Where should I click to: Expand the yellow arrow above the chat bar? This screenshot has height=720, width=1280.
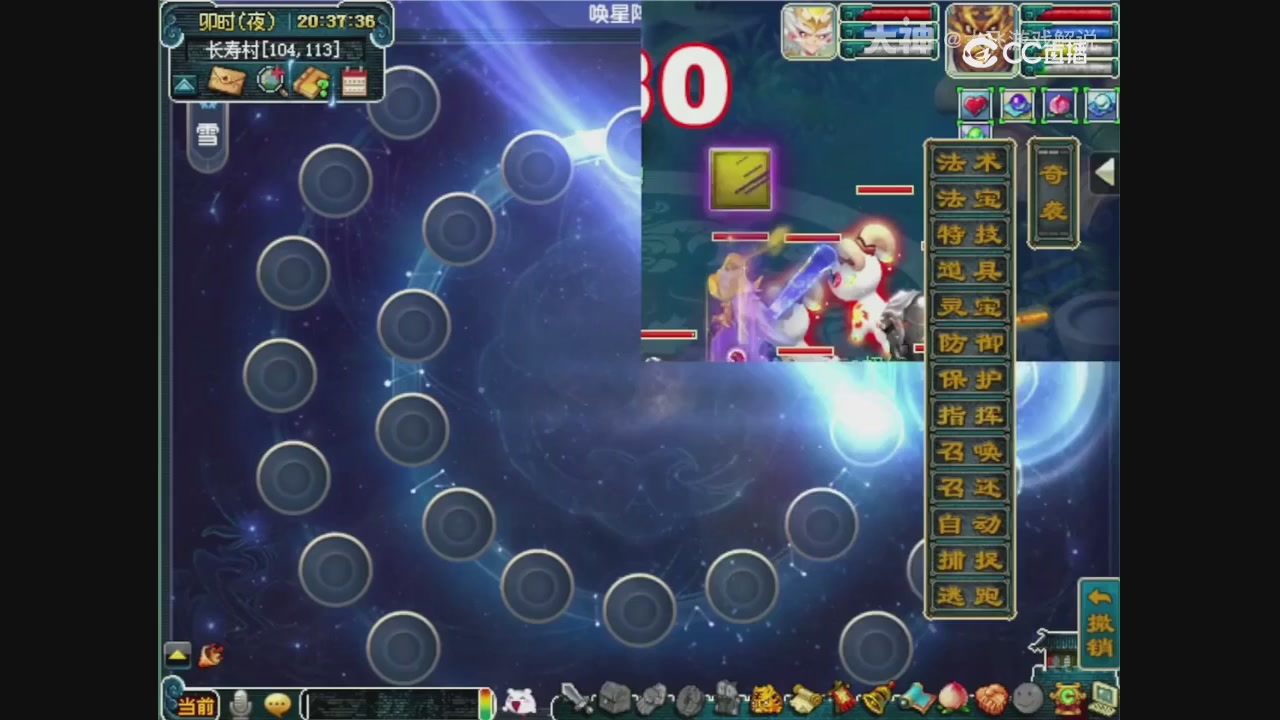click(177, 655)
